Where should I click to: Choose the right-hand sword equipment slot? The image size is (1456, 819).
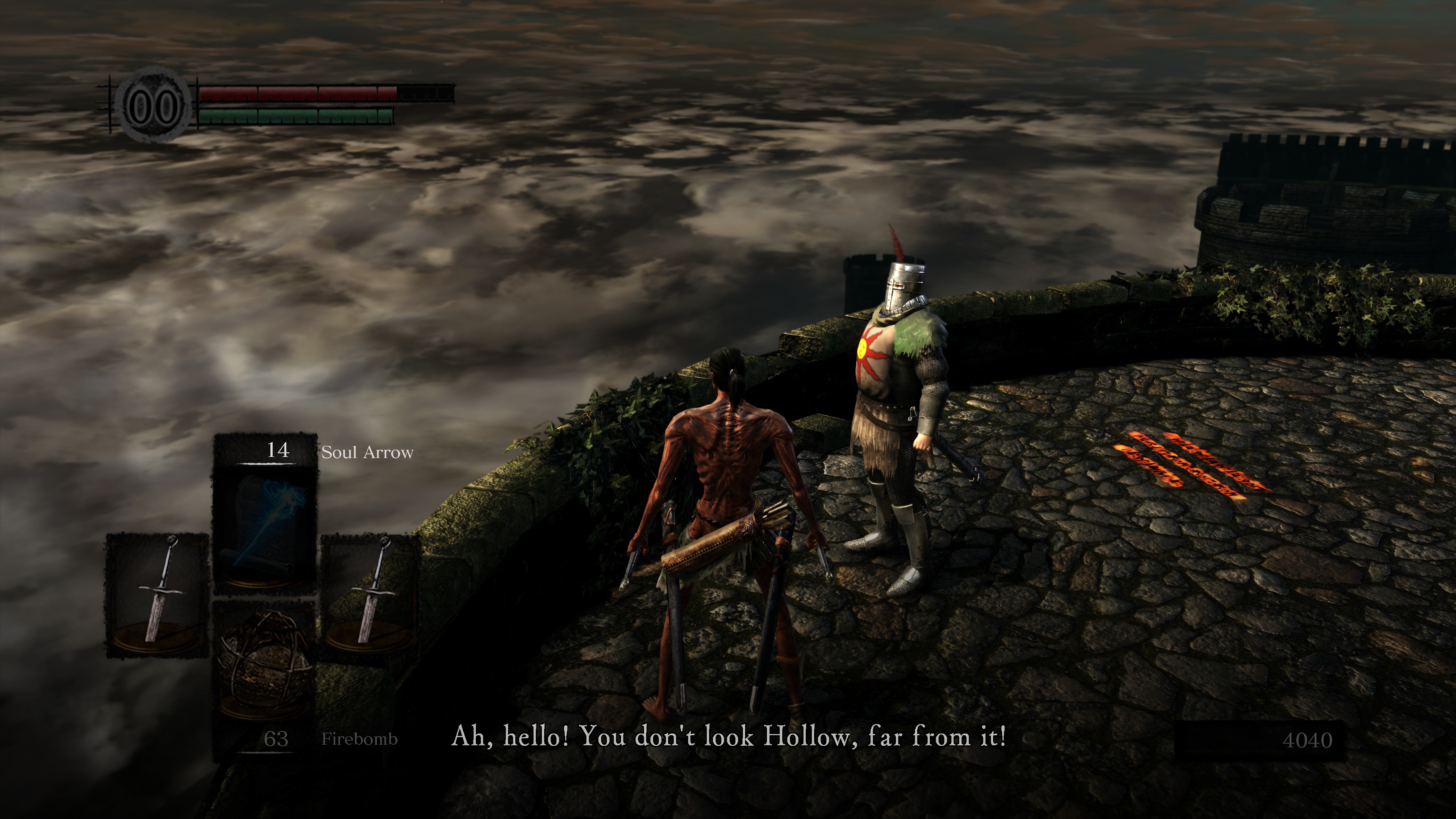370,595
